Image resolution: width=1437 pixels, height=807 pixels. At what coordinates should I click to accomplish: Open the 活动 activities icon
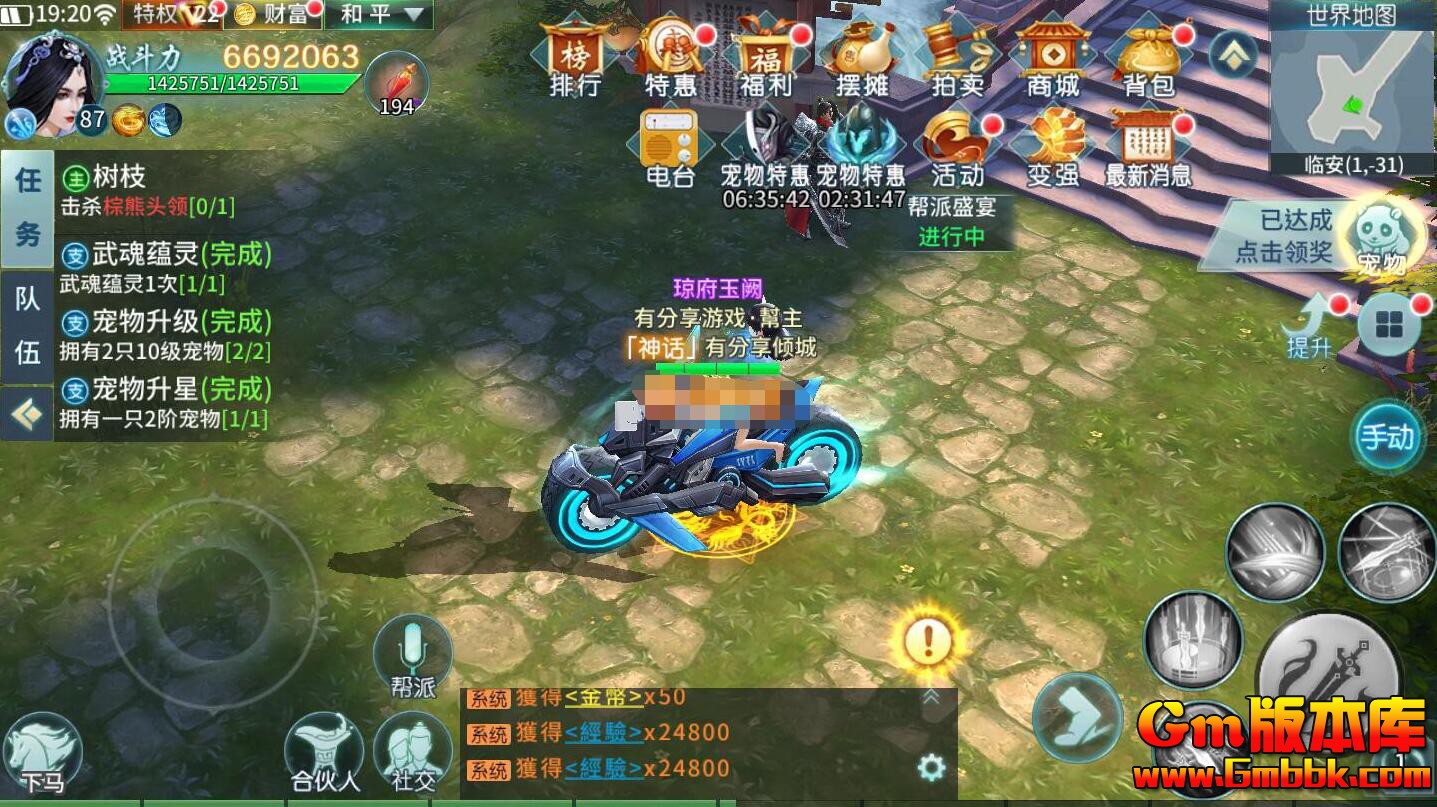tap(958, 148)
